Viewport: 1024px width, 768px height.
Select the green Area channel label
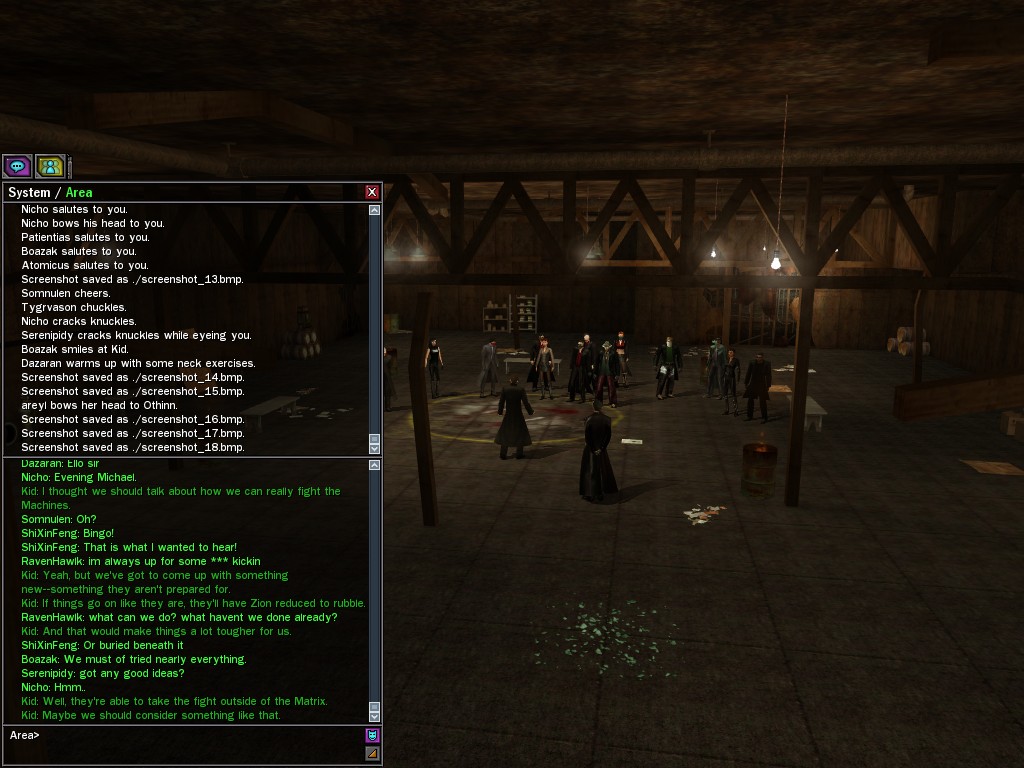(x=79, y=192)
